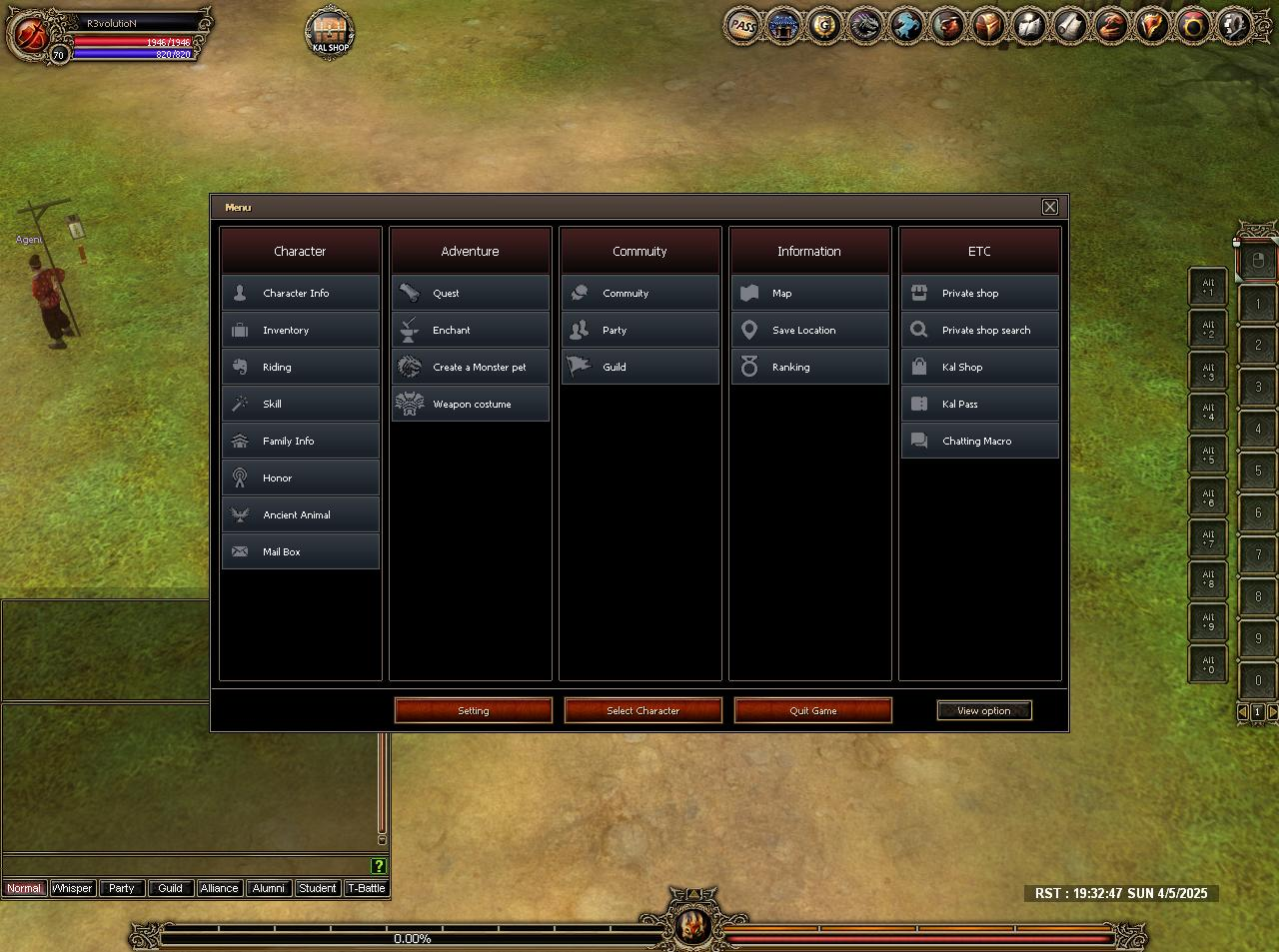Viewport: 1279px width, 952px height.
Task: Show the Map from Information
Action: click(809, 293)
